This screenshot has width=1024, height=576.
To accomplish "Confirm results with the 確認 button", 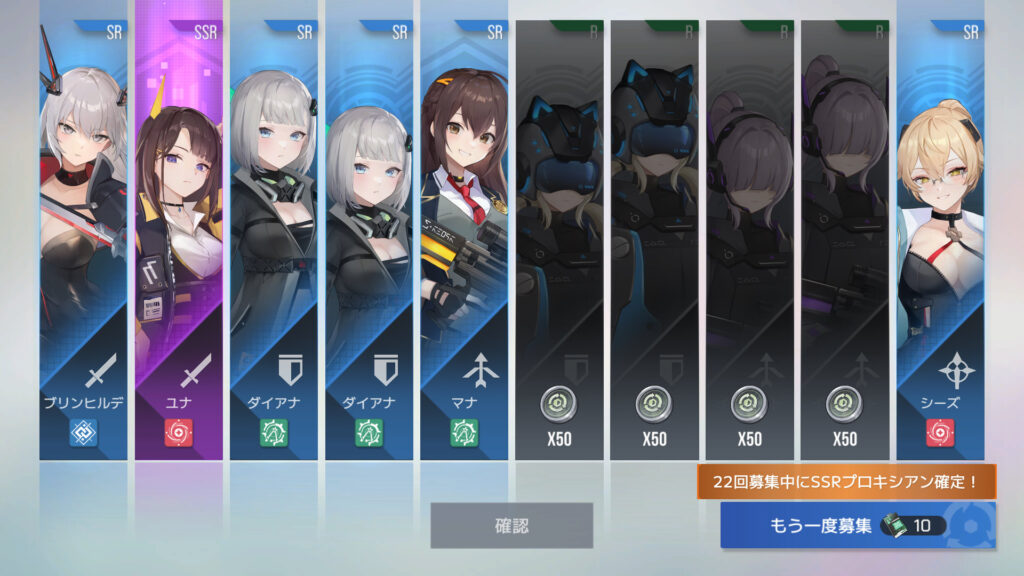I will click(x=511, y=525).
